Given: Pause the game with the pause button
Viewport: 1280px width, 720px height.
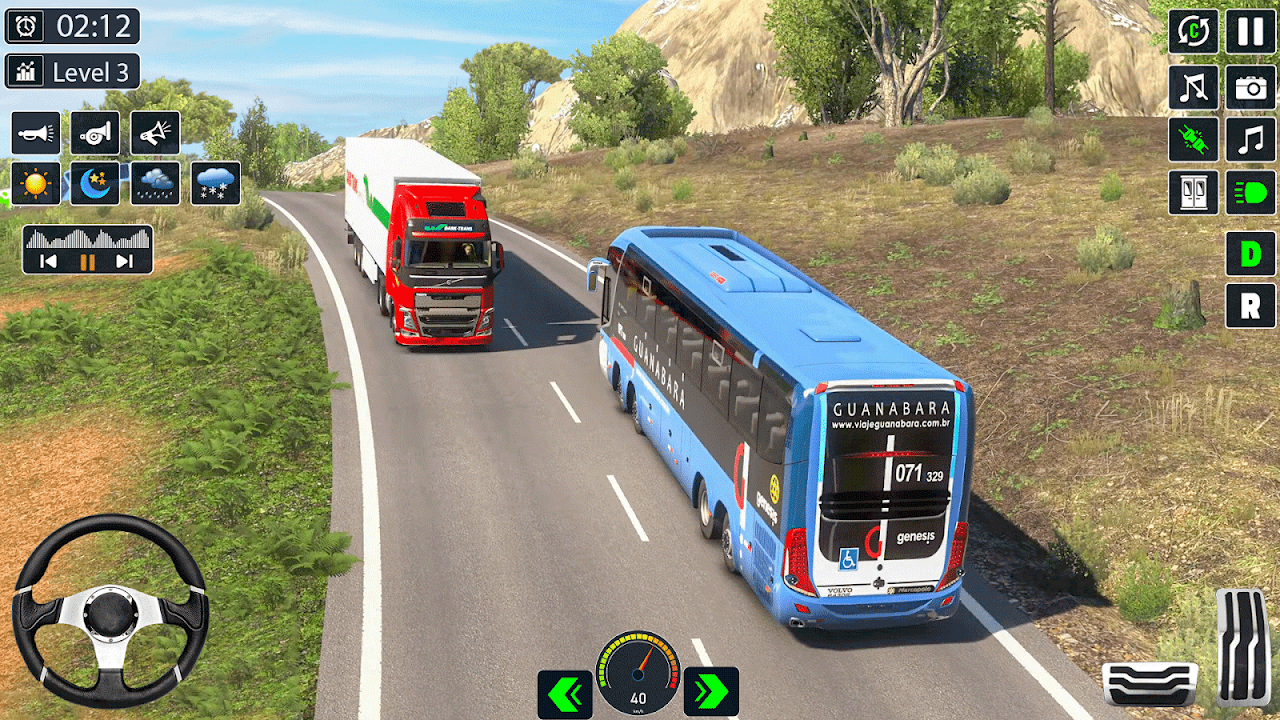Looking at the screenshot, I should pyautogui.click(x=1250, y=32).
